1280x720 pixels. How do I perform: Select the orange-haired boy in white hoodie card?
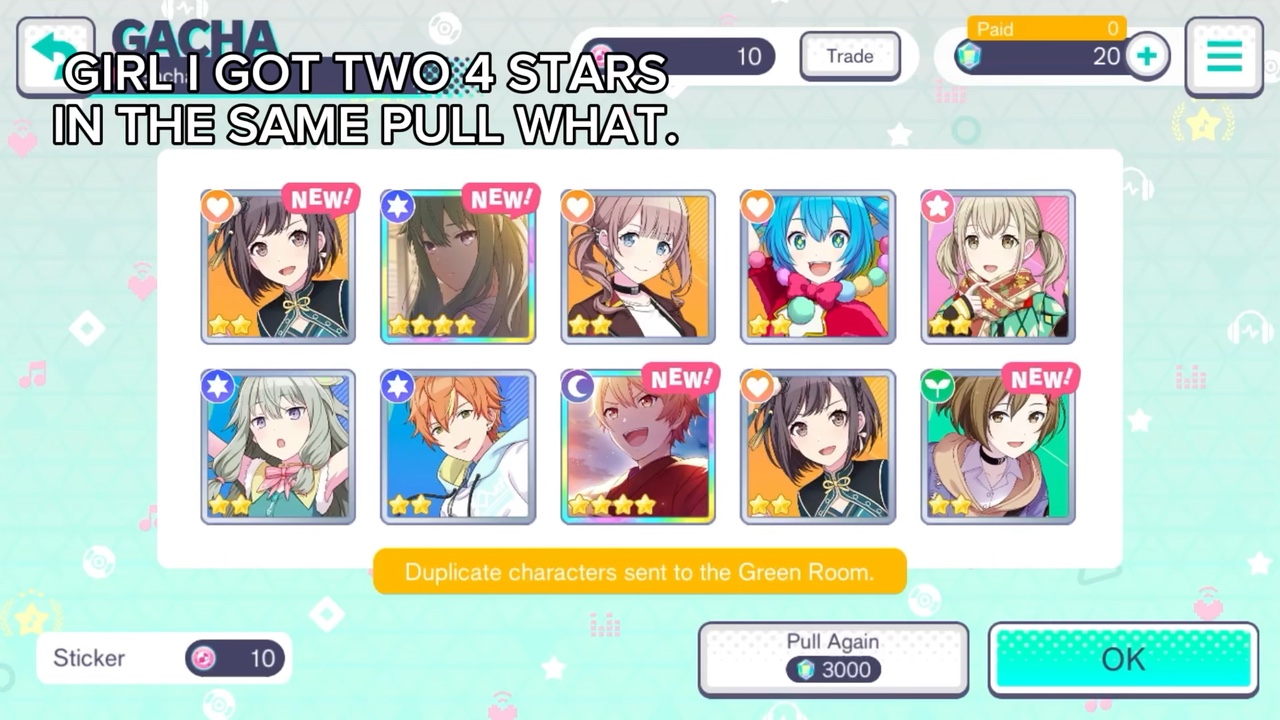pos(458,447)
